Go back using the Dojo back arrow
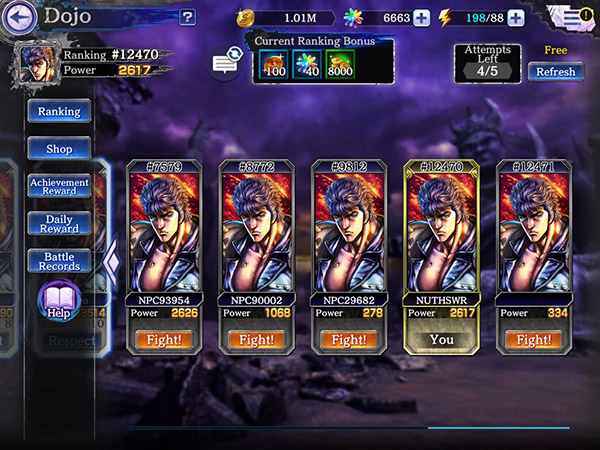The width and height of the screenshot is (600, 450). [23, 16]
